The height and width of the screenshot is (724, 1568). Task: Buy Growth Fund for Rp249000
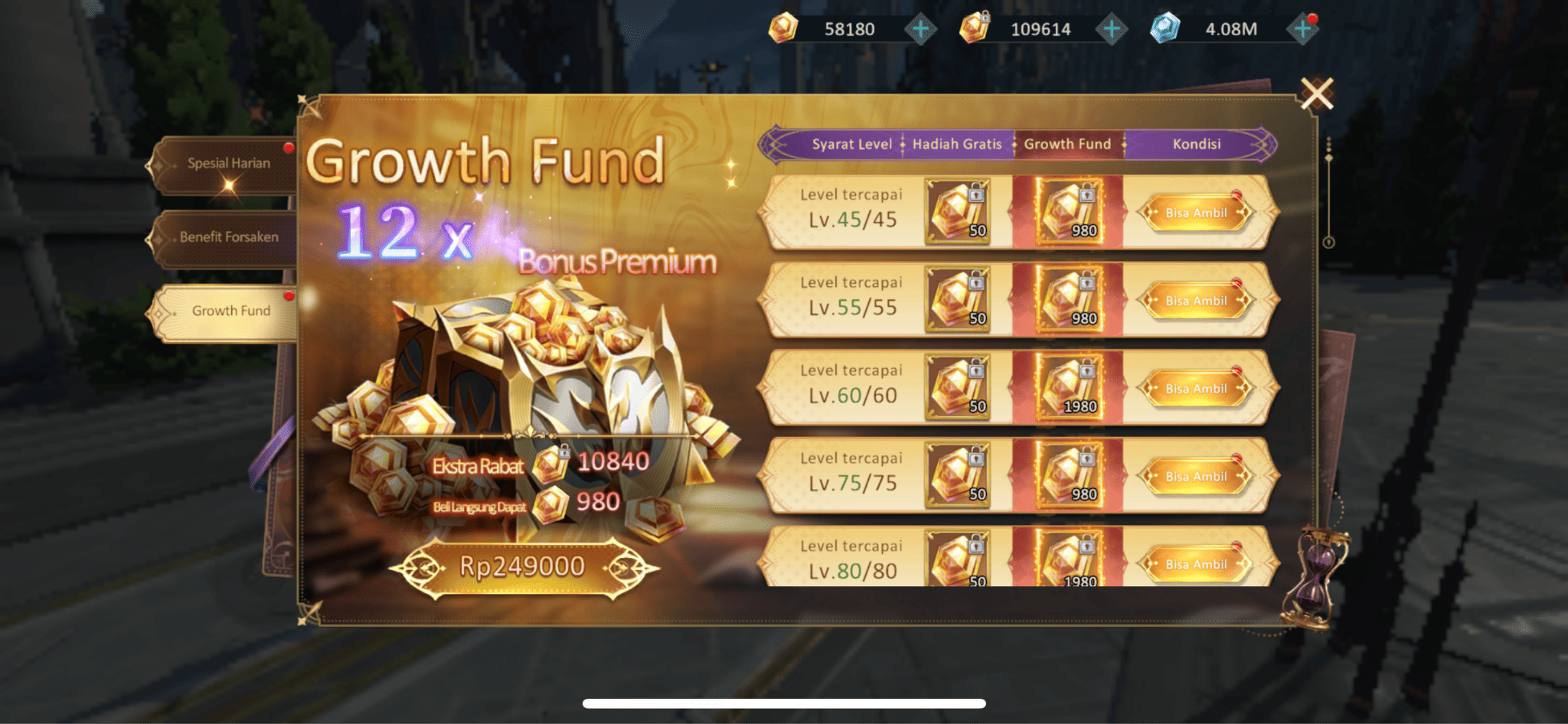pos(522,567)
